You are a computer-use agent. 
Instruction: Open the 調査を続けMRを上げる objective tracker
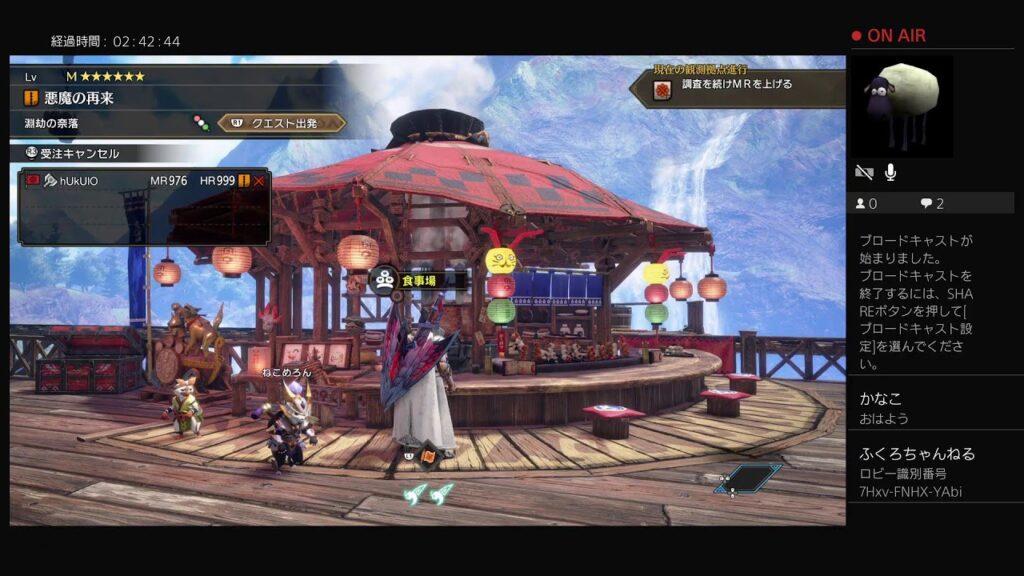[736, 85]
